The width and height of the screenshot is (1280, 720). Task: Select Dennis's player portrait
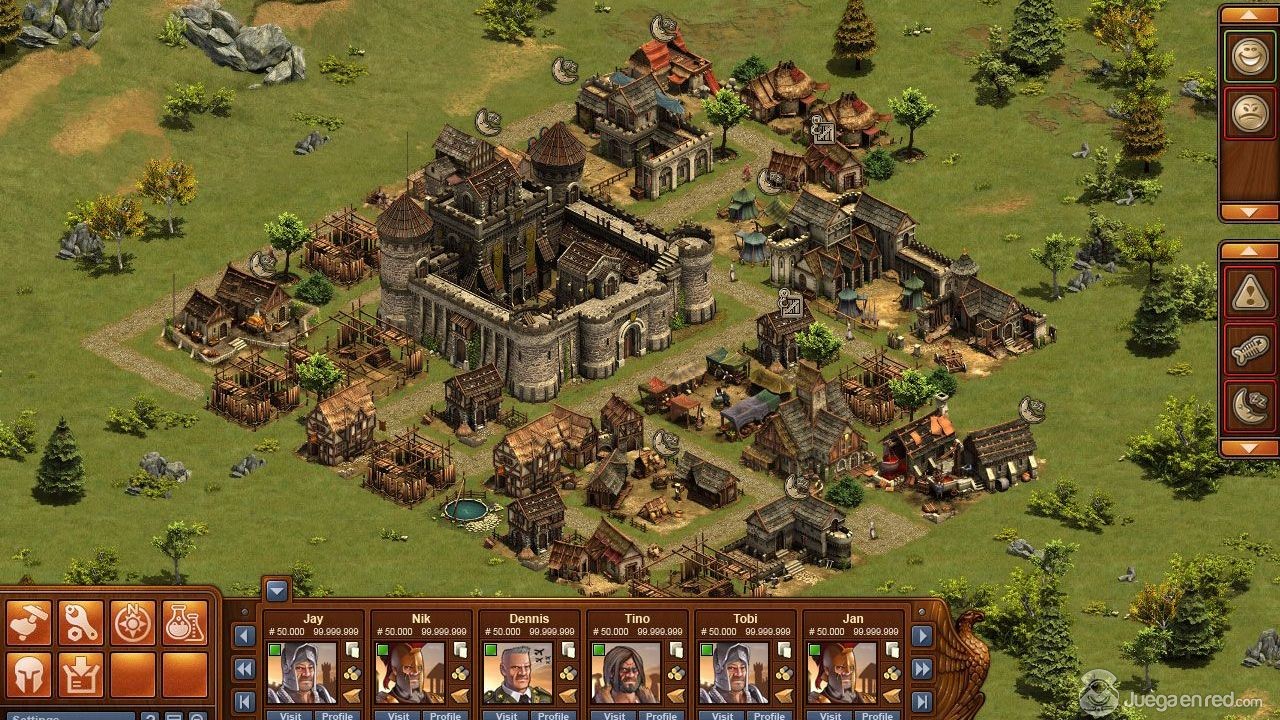(x=517, y=673)
